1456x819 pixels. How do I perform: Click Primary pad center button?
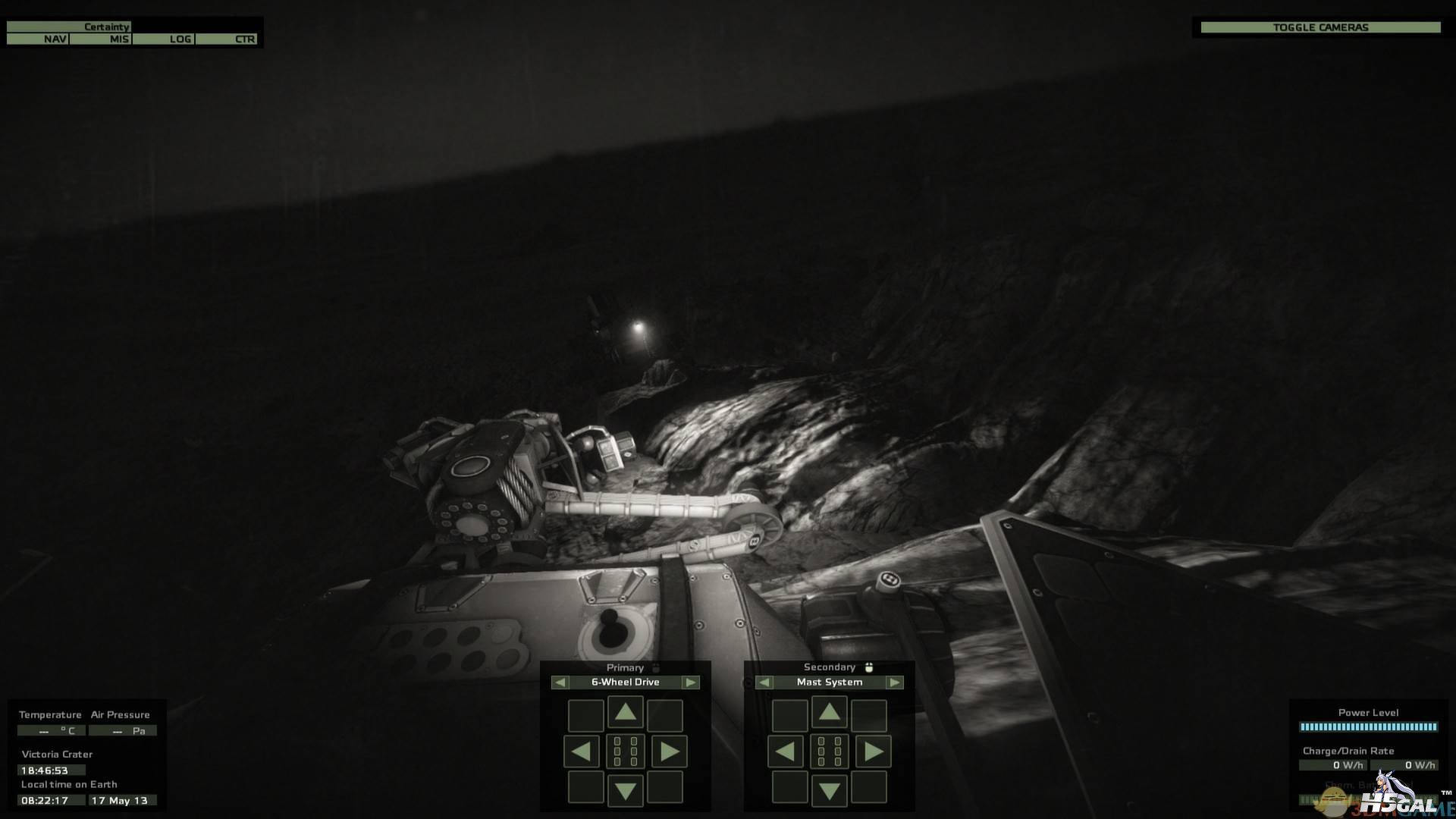625,752
